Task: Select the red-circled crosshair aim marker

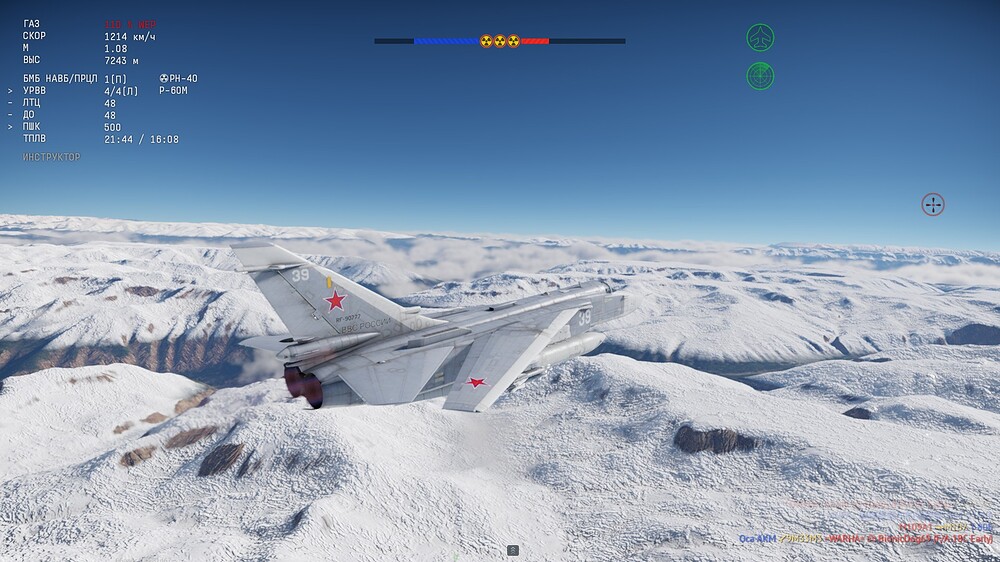Action: [932, 205]
